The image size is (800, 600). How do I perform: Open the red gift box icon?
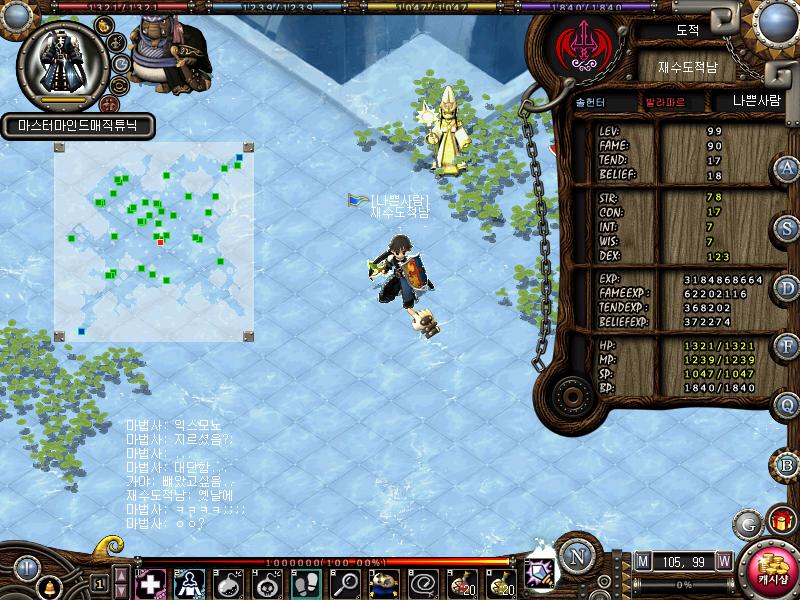[x=780, y=521]
